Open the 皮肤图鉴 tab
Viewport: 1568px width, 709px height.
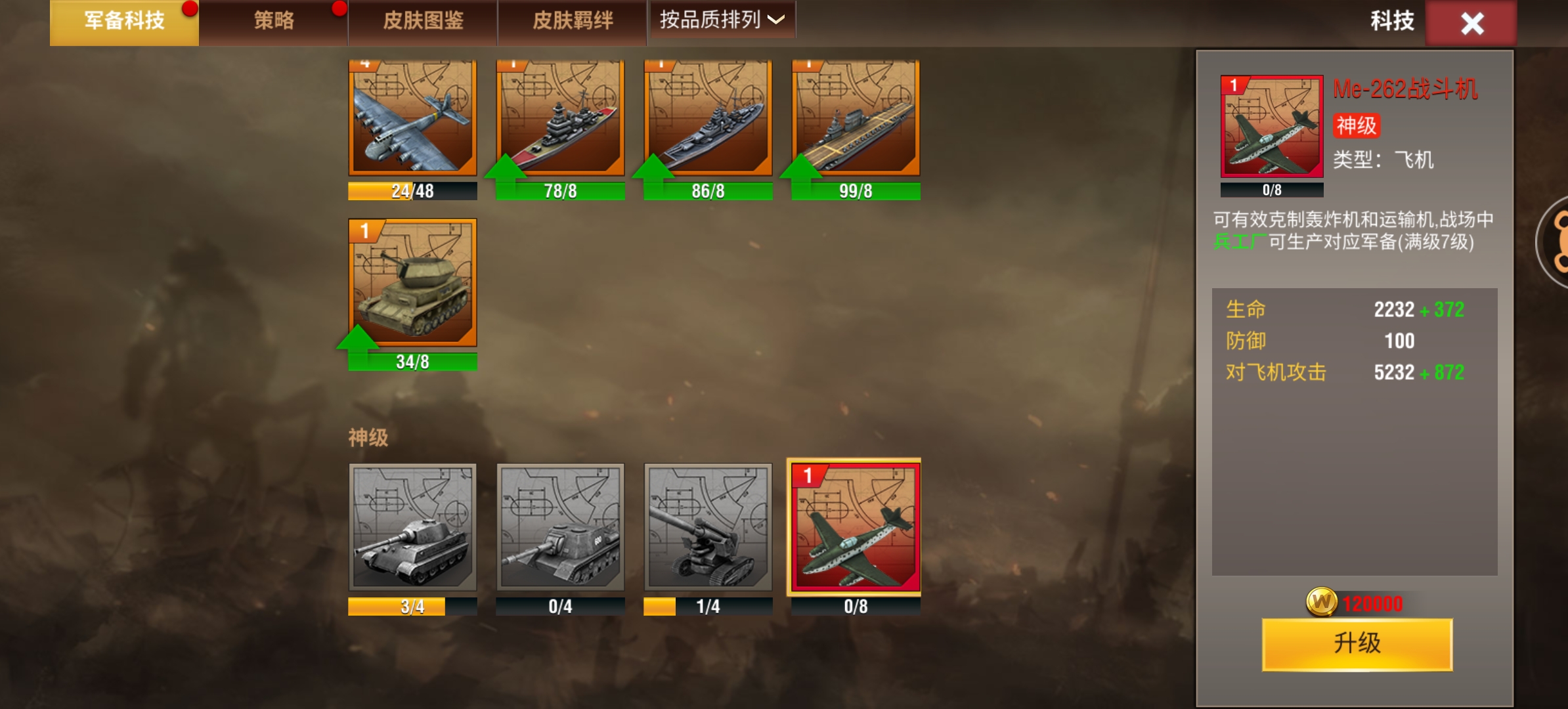pyautogui.click(x=423, y=22)
